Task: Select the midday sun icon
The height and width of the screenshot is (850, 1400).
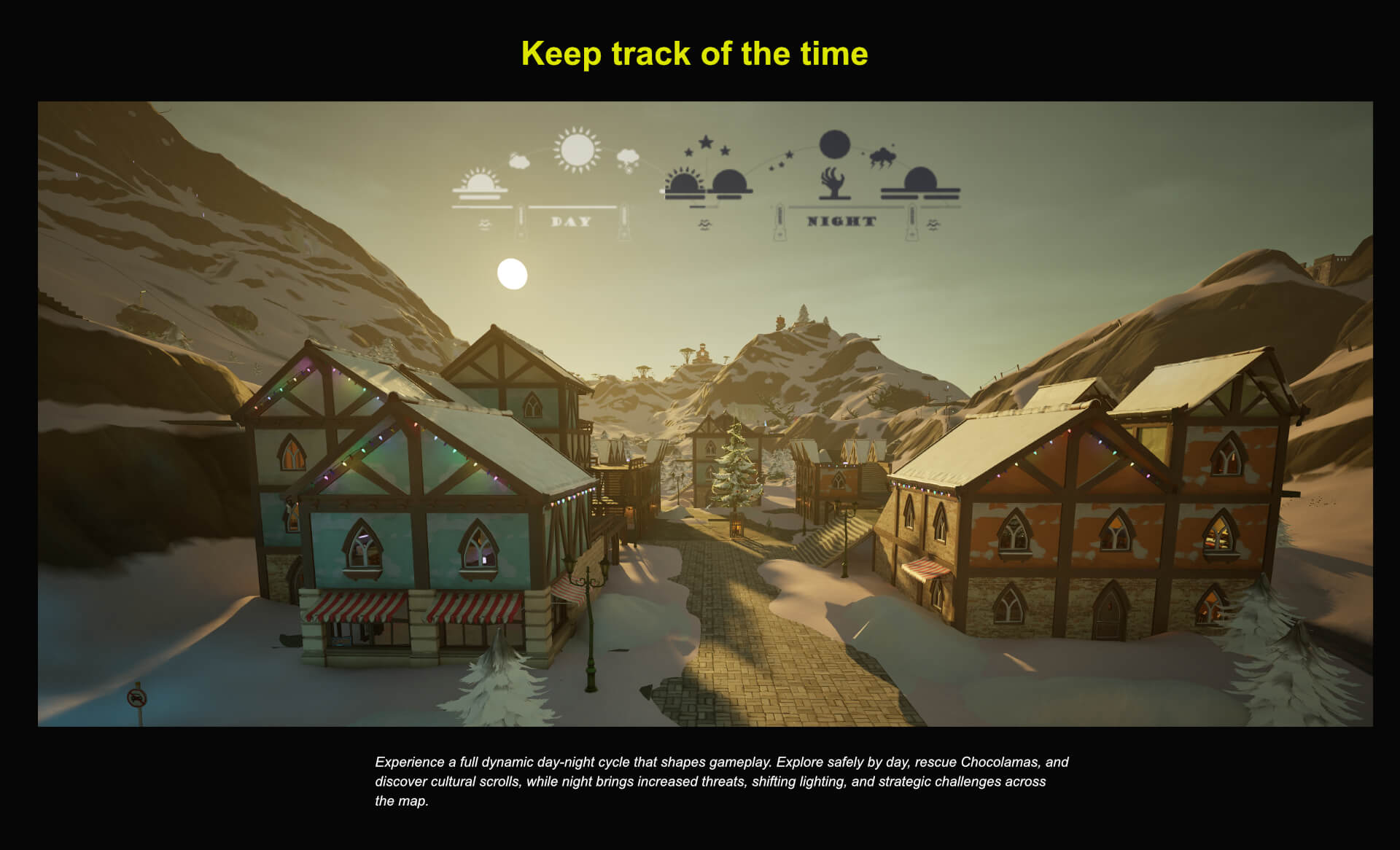Action: pyautogui.click(x=577, y=150)
